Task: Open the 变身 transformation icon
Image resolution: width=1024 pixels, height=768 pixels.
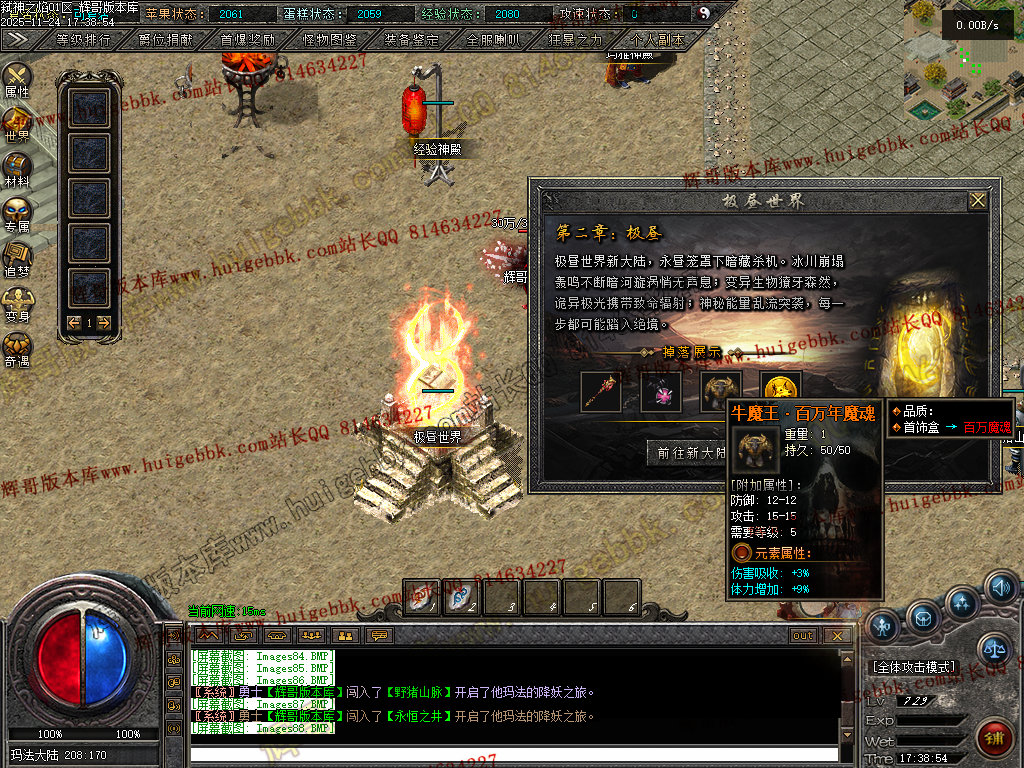Action: point(17,302)
